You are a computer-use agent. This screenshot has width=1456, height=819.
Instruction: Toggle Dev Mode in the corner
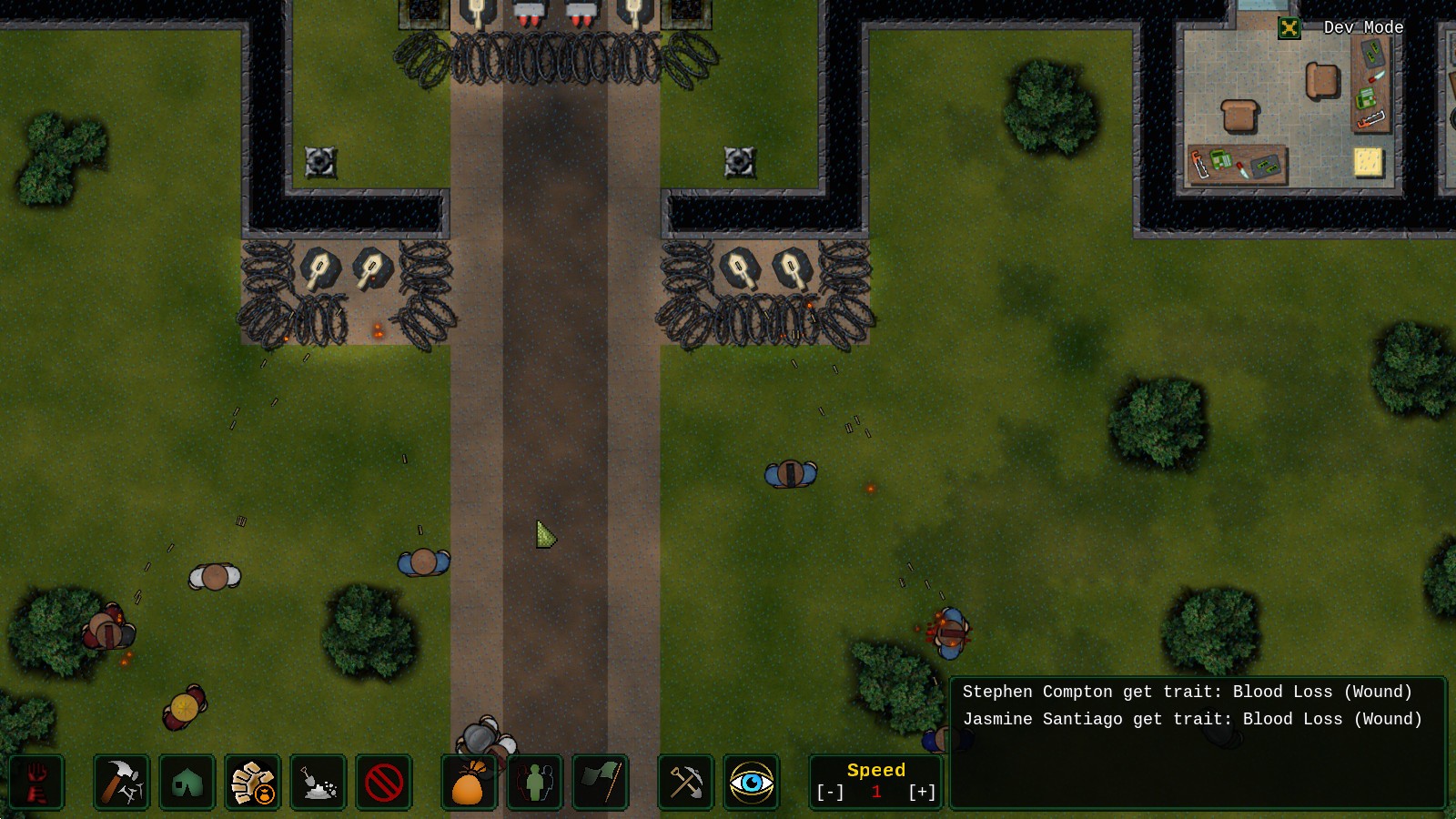(1291, 28)
